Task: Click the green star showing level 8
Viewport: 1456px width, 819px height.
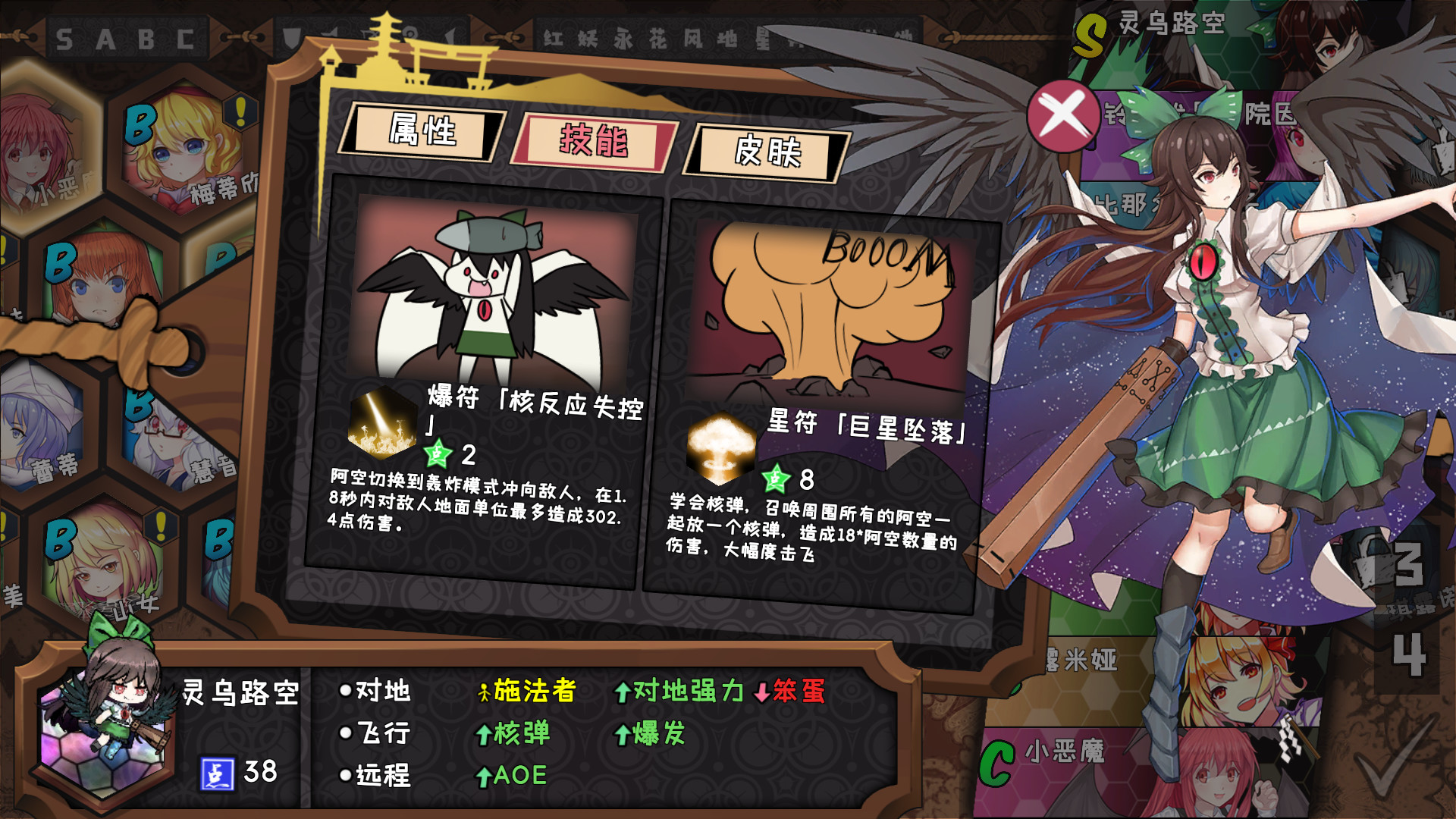Action: tap(774, 479)
